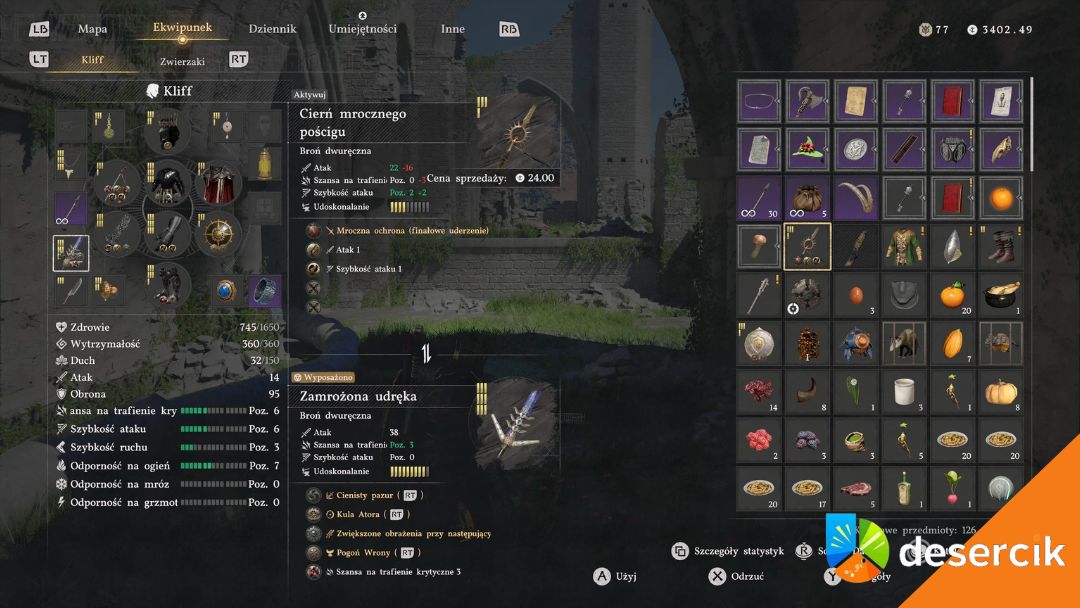Open the Umiejętności tab
1080x608 pixels.
(362, 29)
